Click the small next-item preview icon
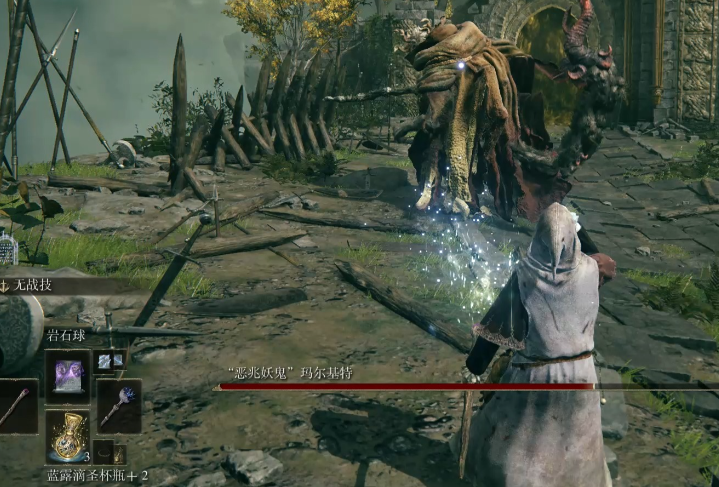 [x=110, y=453]
